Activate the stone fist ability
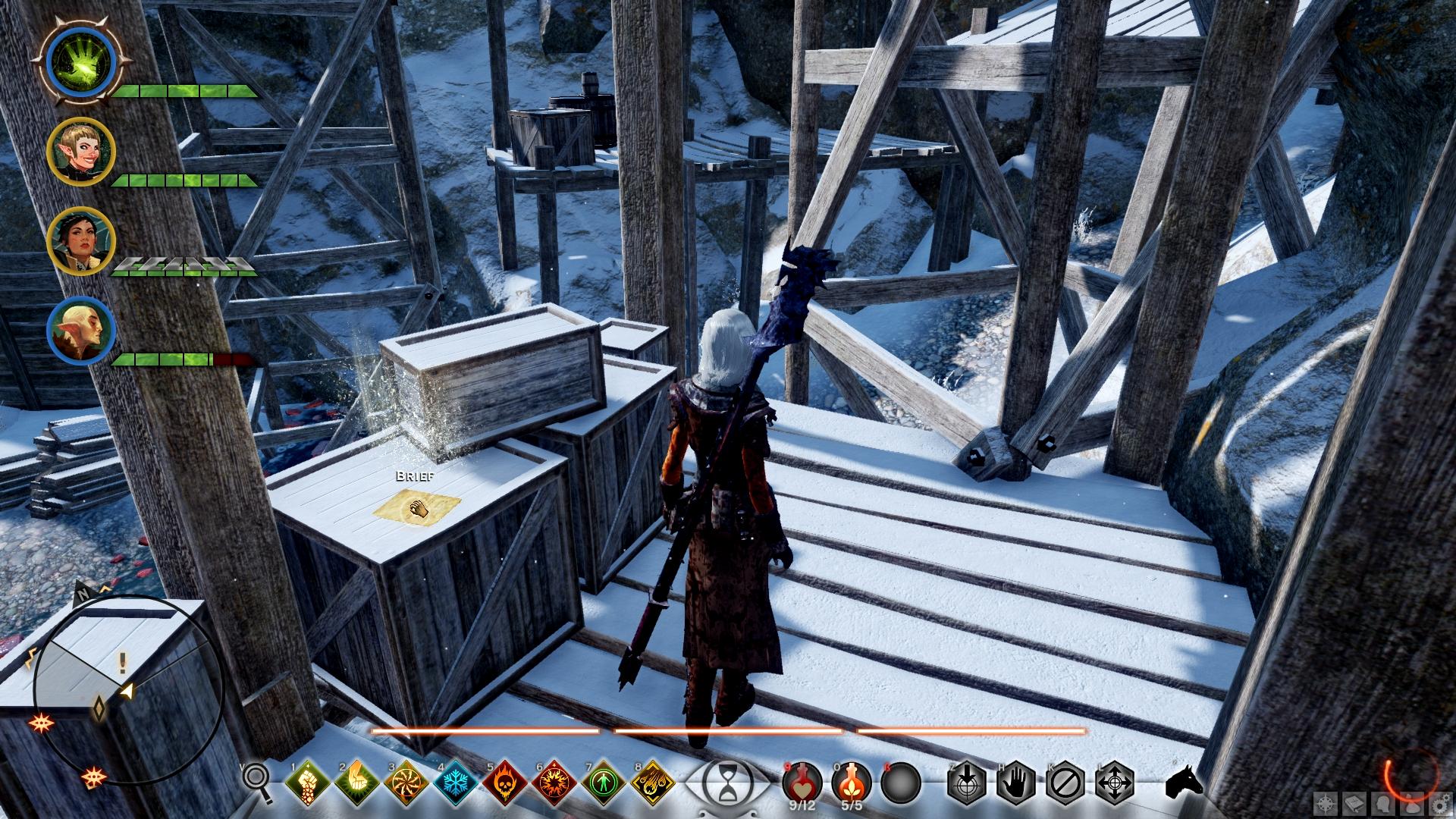This screenshot has width=1456, height=819. click(306, 782)
